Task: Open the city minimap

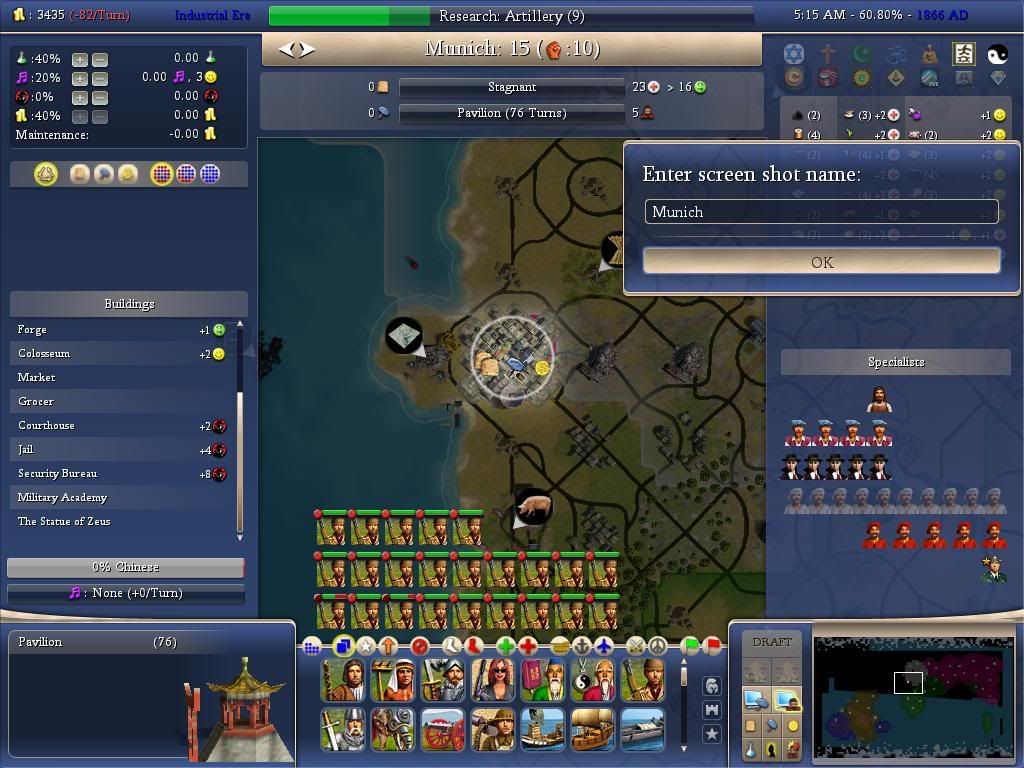Action: point(906,697)
